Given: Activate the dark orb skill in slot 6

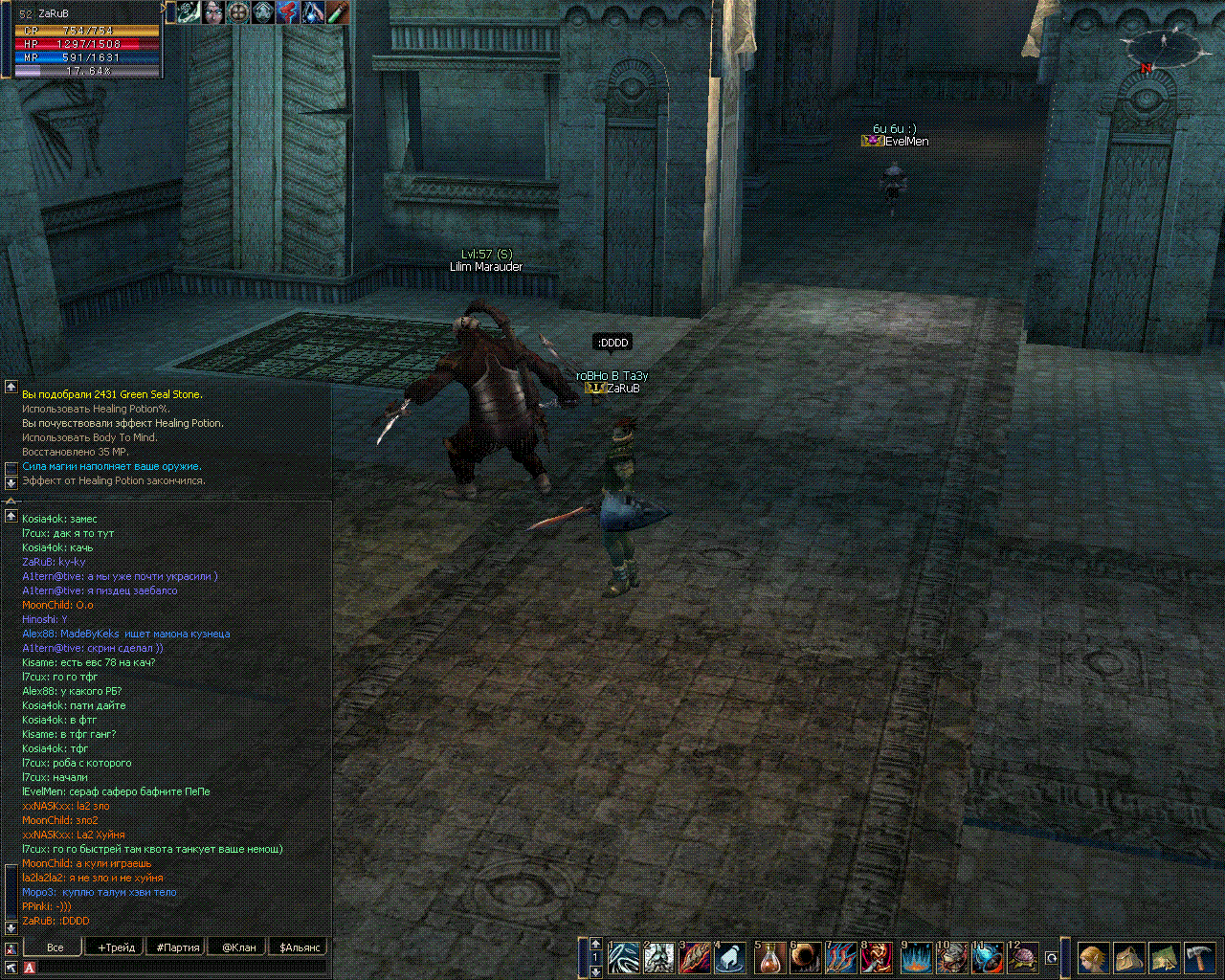Looking at the screenshot, I should 805,958.
